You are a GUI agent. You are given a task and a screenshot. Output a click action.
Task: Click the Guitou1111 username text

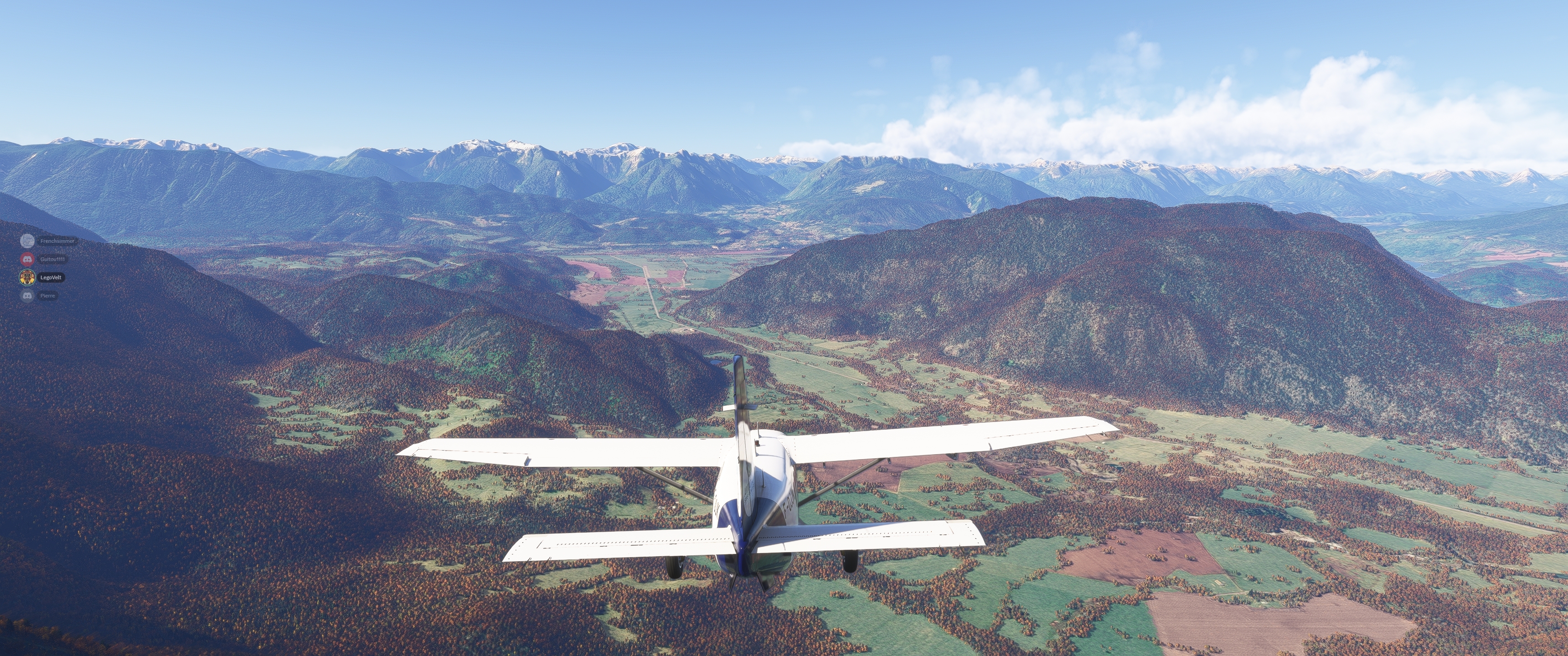[x=53, y=259]
